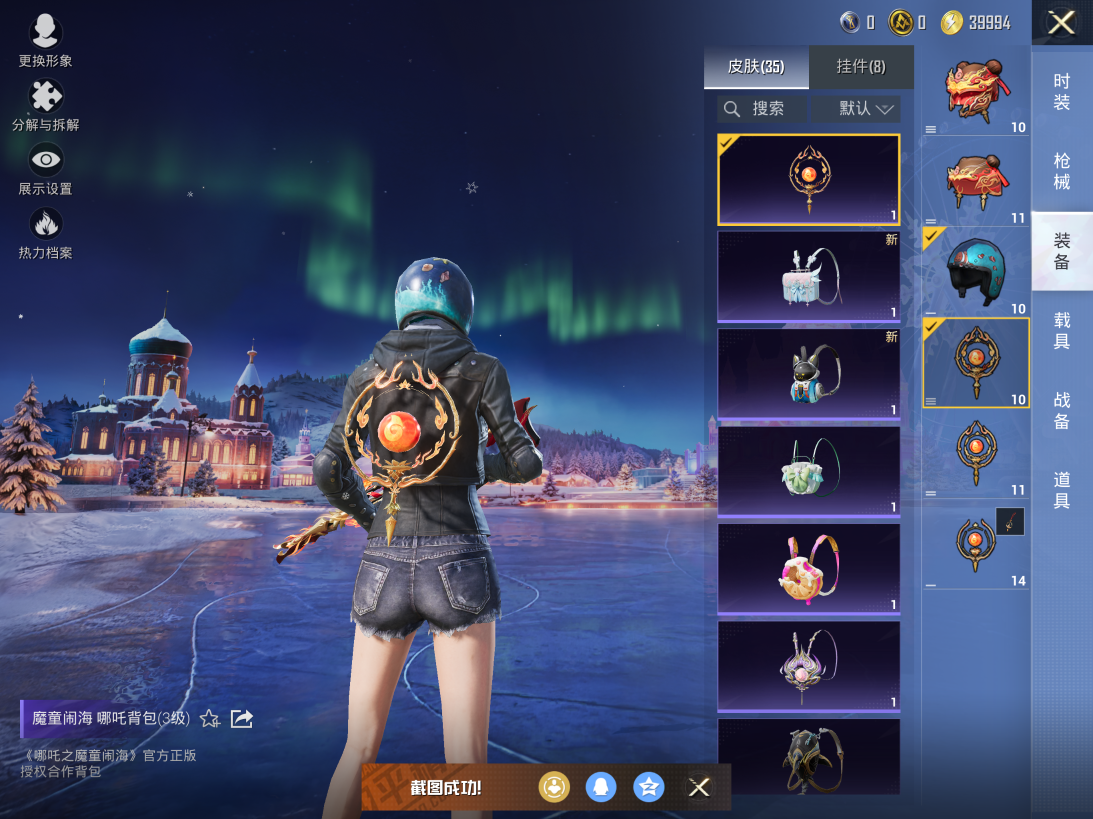Select the green and white backpack skin

[808, 471]
